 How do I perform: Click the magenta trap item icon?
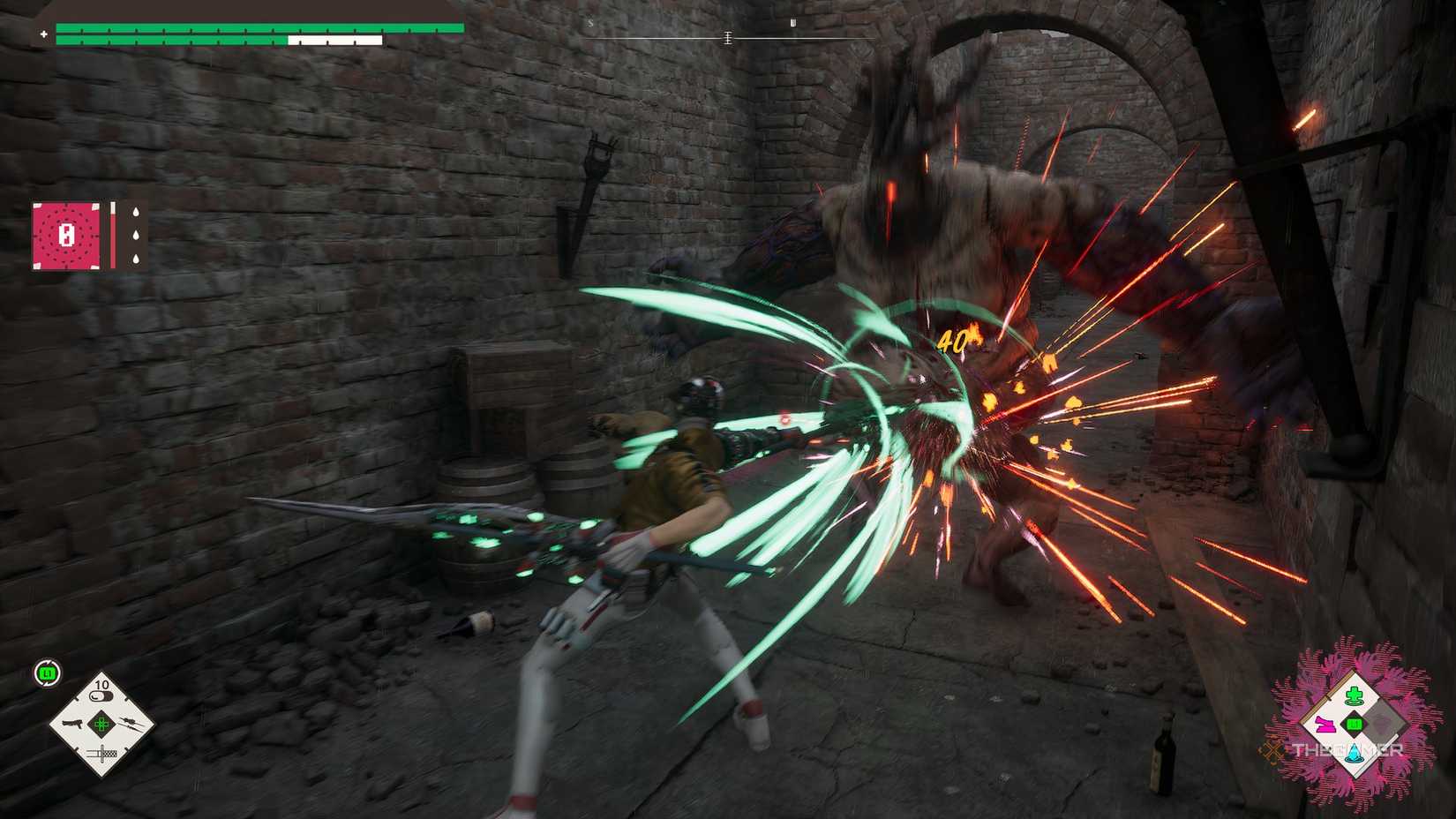[1325, 724]
